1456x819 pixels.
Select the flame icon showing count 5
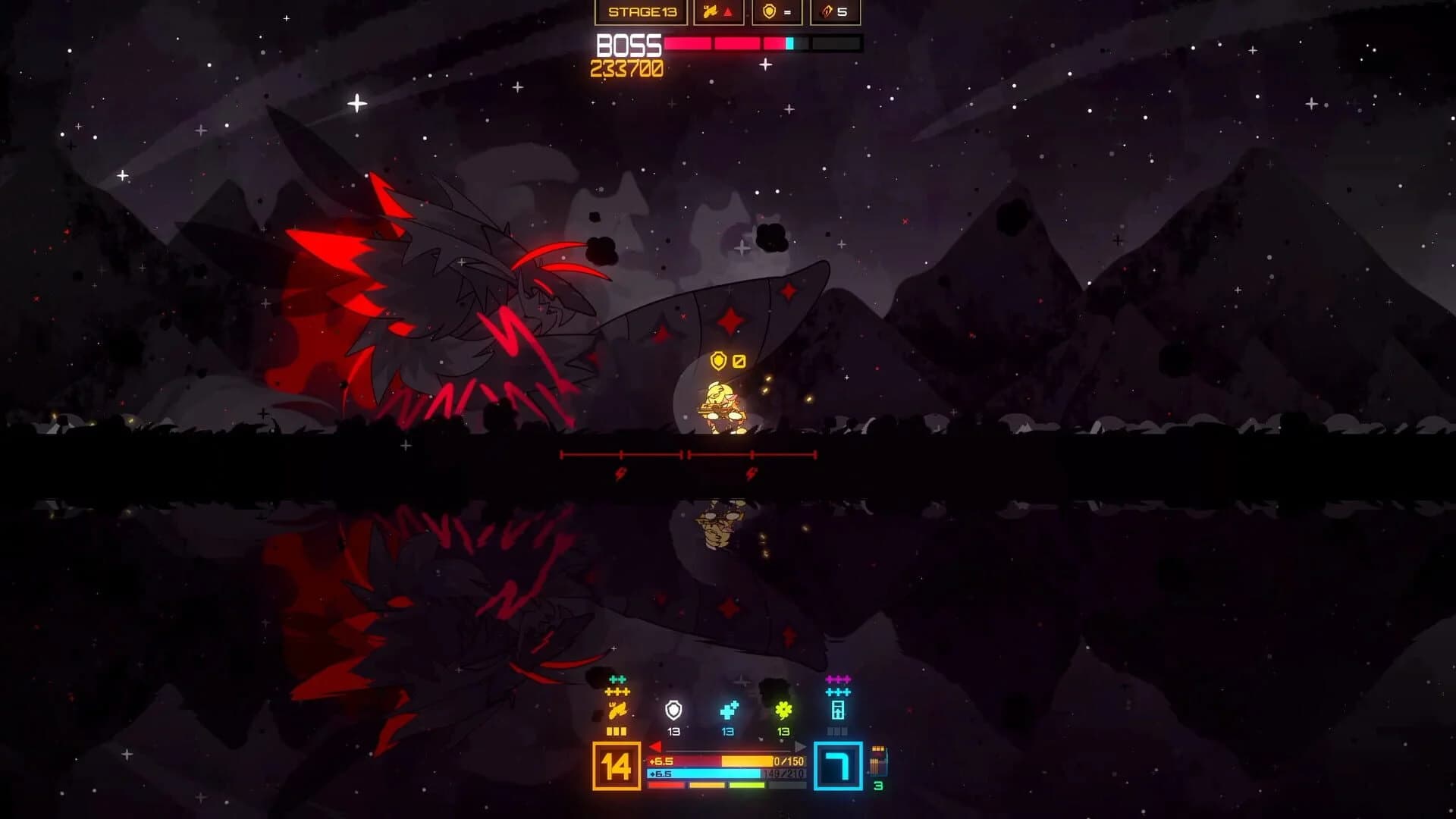(x=827, y=12)
